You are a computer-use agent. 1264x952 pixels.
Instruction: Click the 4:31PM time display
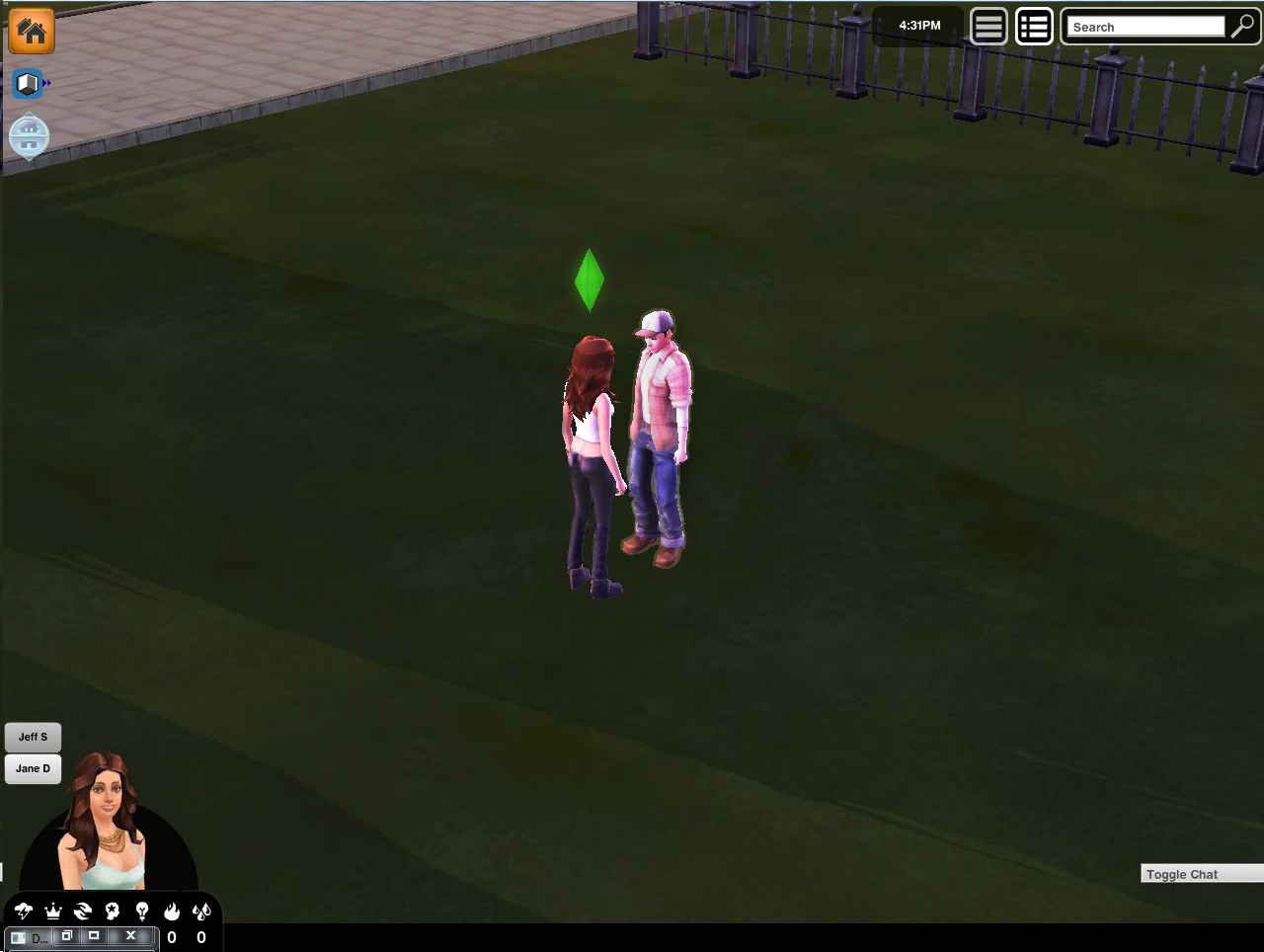[x=917, y=25]
